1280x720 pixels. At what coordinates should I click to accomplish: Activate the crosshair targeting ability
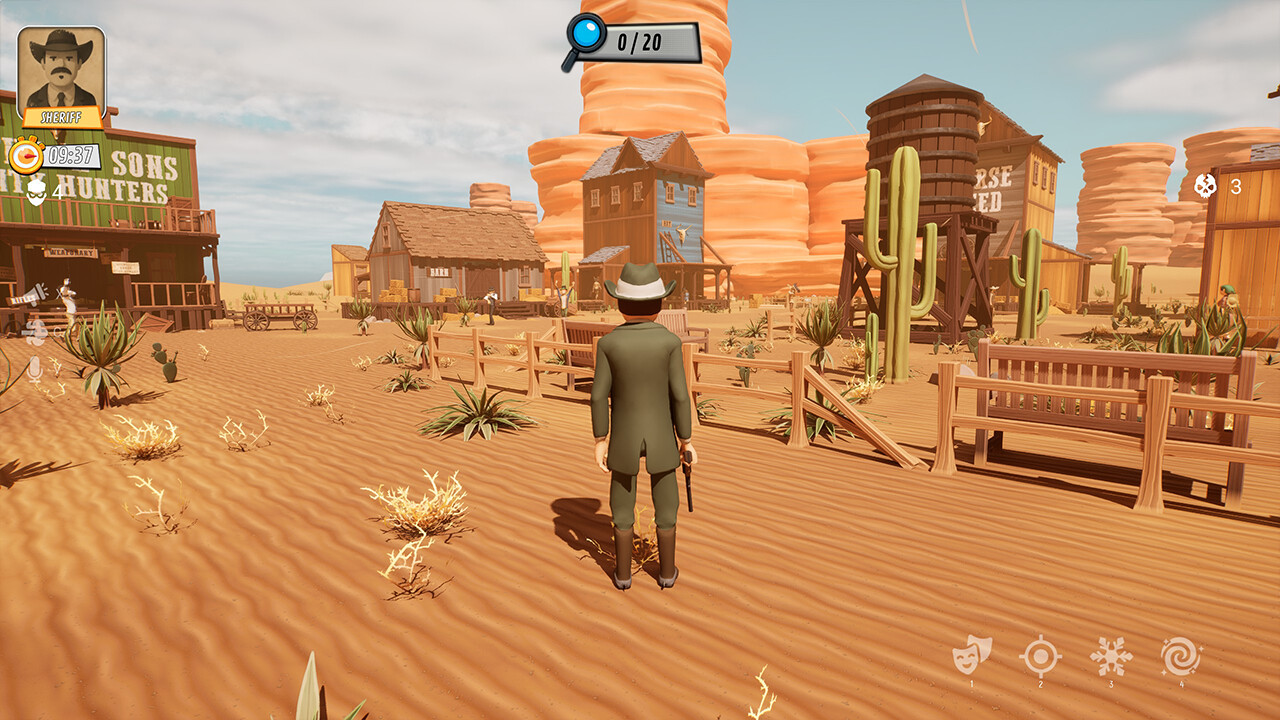[x=1040, y=655]
